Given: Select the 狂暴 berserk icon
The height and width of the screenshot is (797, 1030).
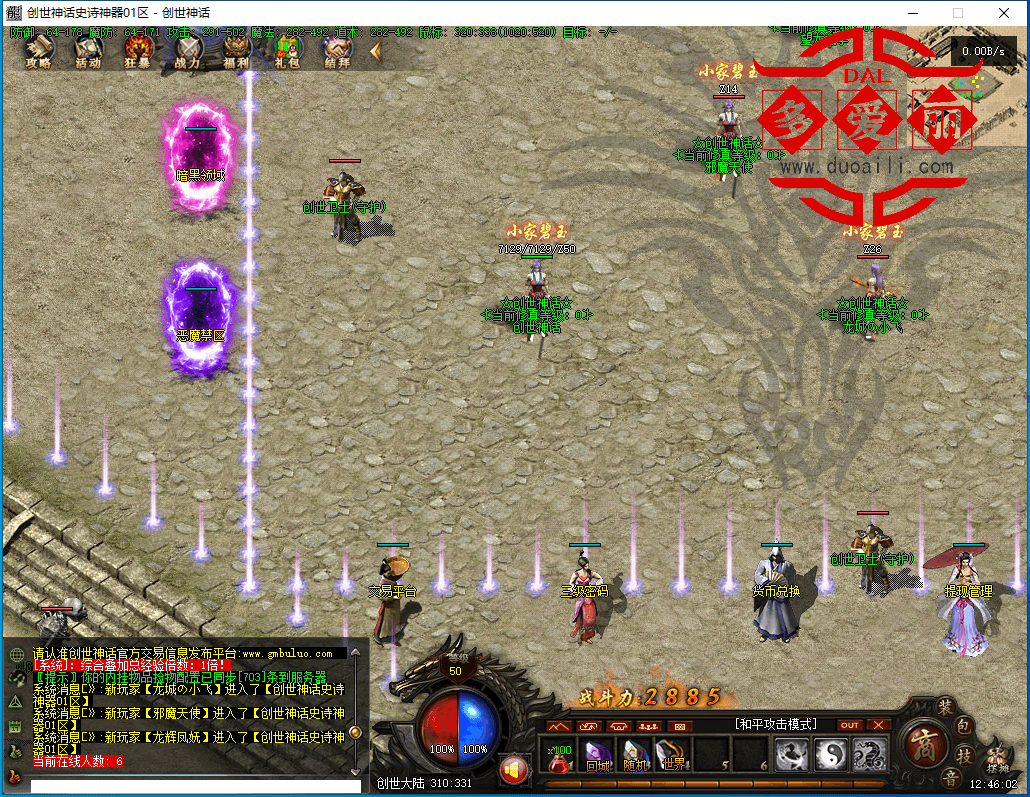Looking at the screenshot, I should [138, 51].
